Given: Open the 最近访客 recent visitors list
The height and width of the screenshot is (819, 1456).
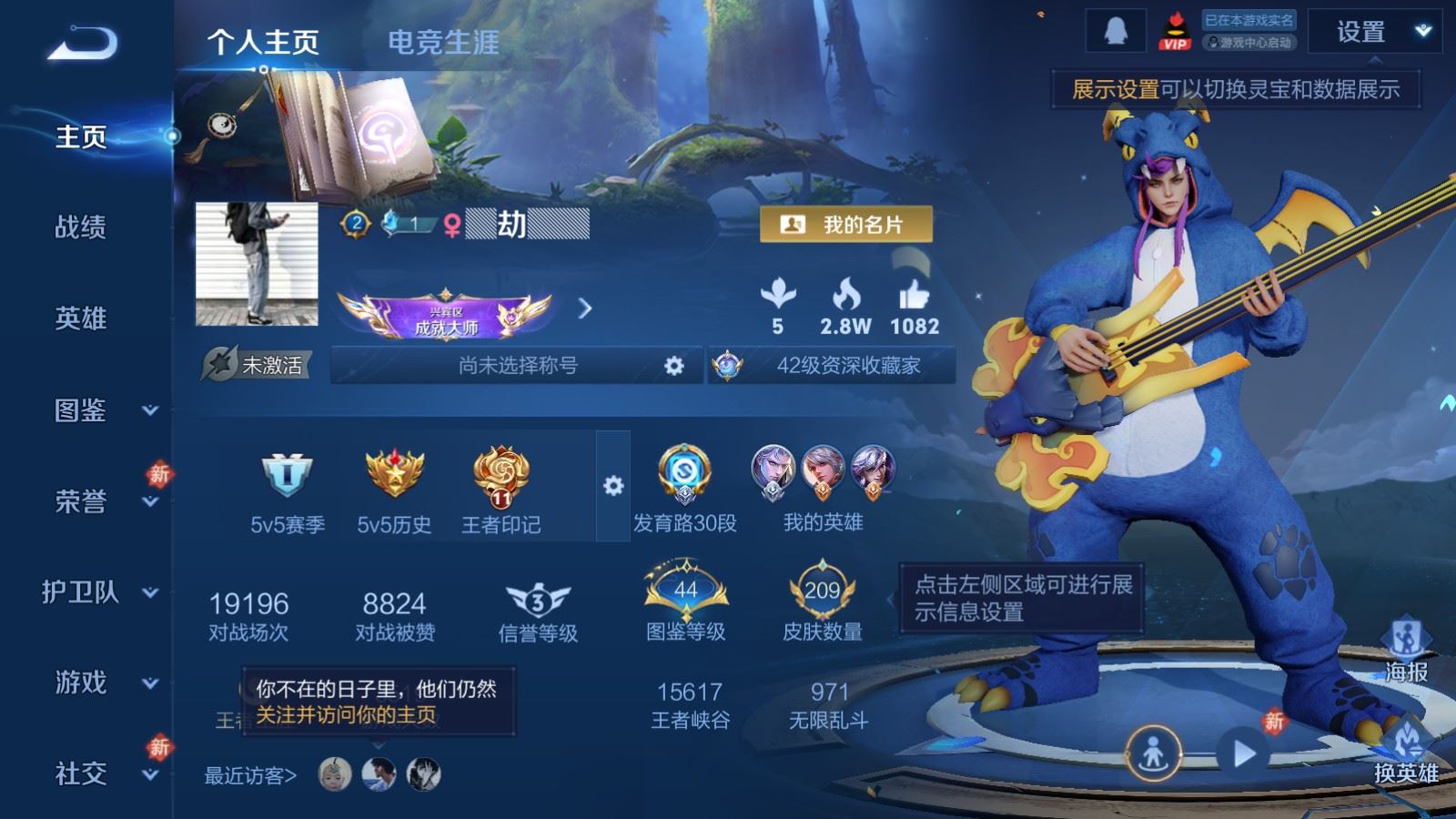Looking at the screenshot, I should click(250, 775).
